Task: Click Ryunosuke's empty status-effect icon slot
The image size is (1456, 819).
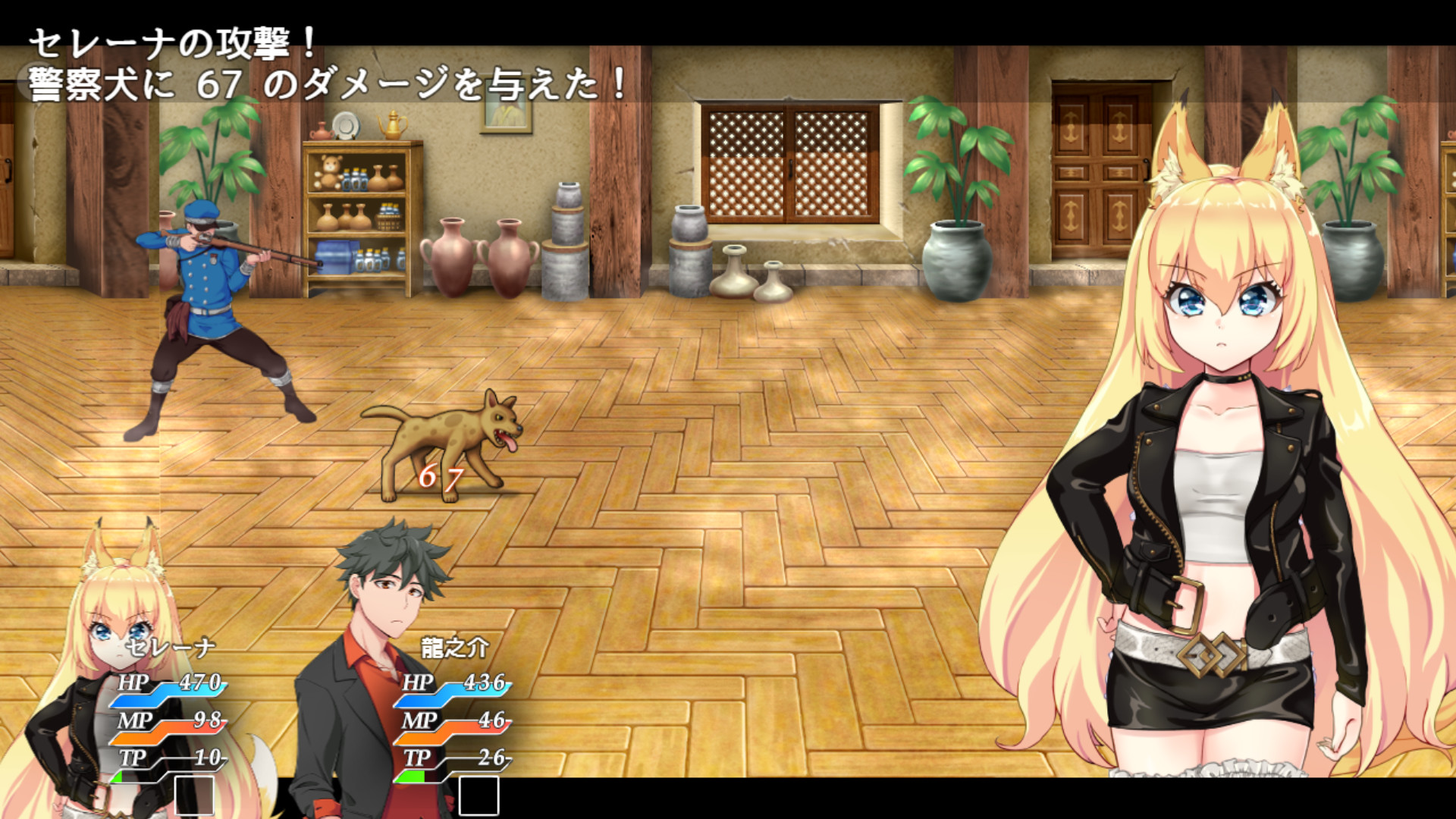Action: tap(478, 793)
